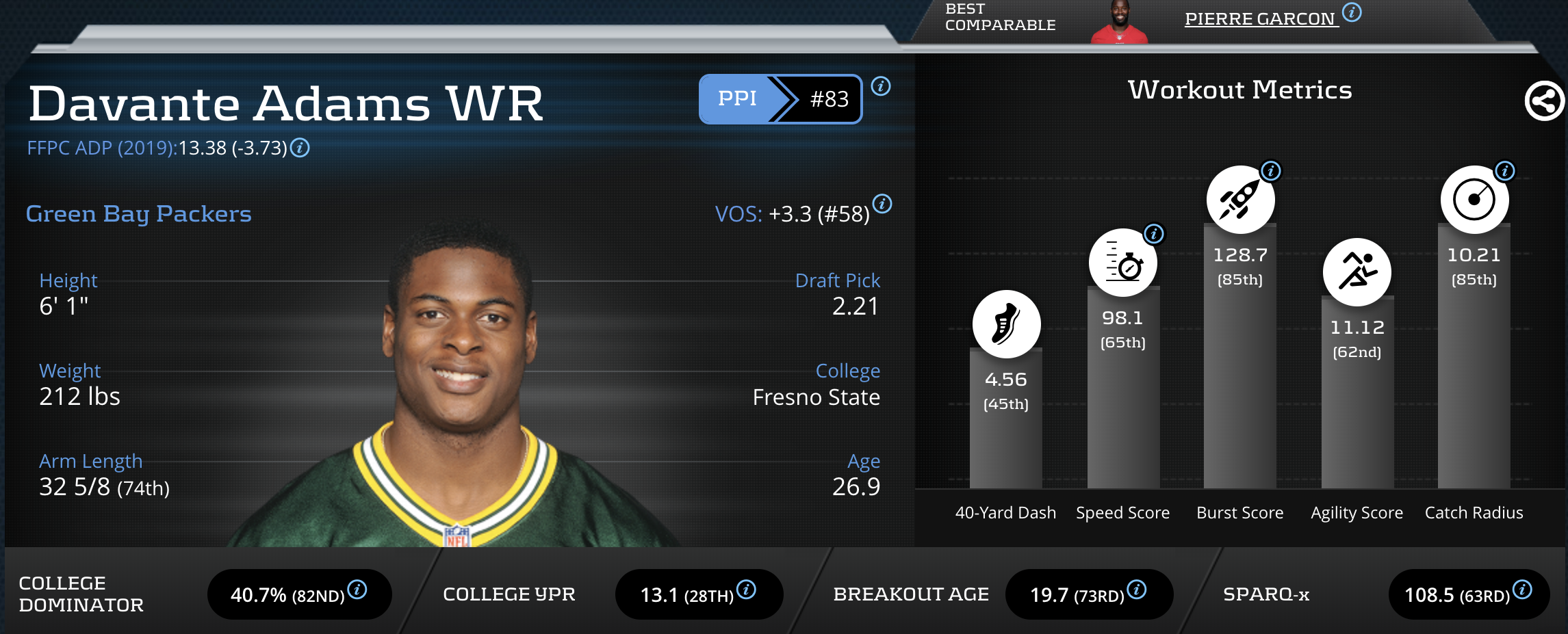The image size is (1568, 634).
Task: Open the FFPC ADP info tooltip
Action: point(300,148)
